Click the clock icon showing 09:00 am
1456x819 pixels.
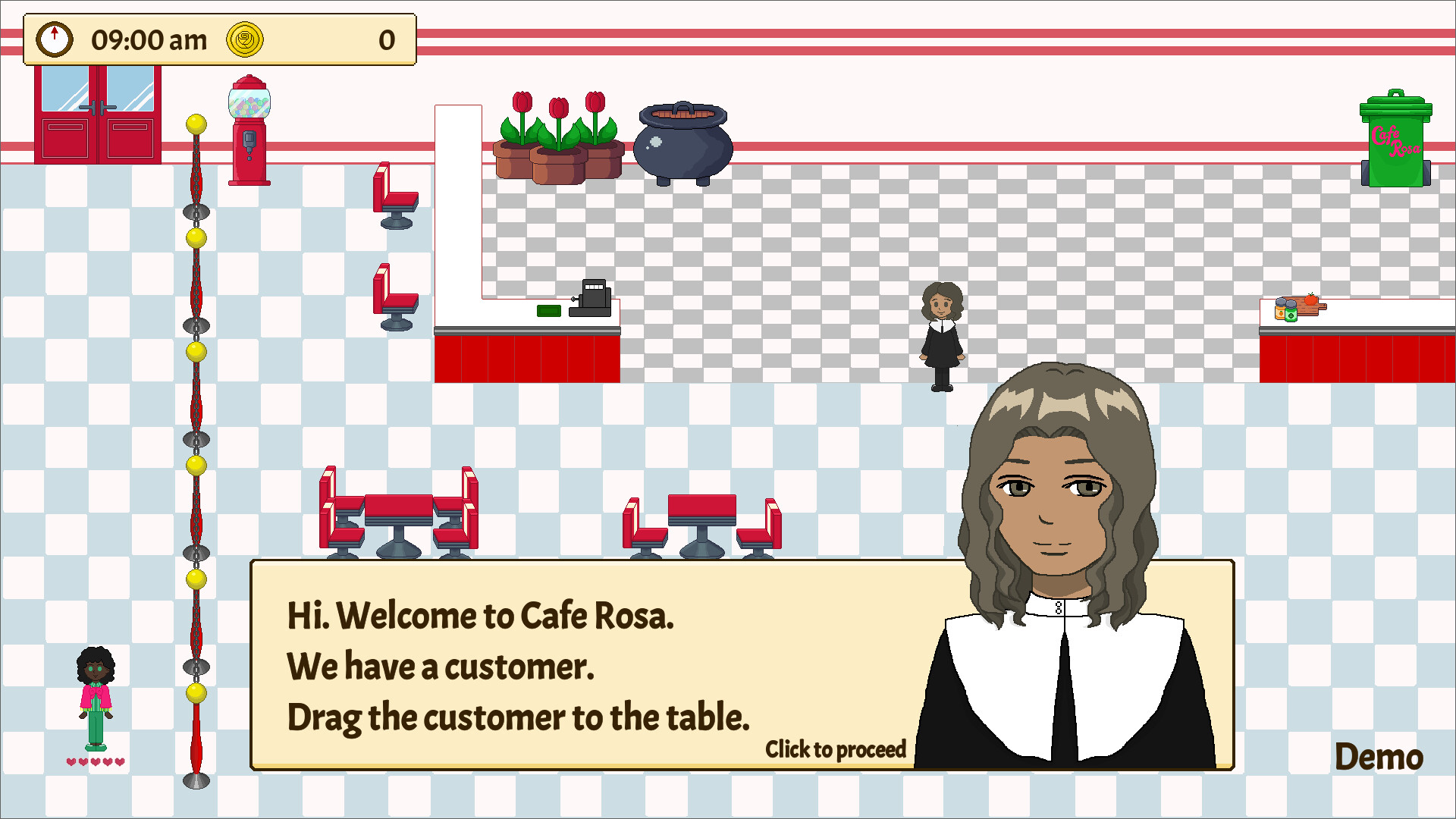tap(54, 39)
